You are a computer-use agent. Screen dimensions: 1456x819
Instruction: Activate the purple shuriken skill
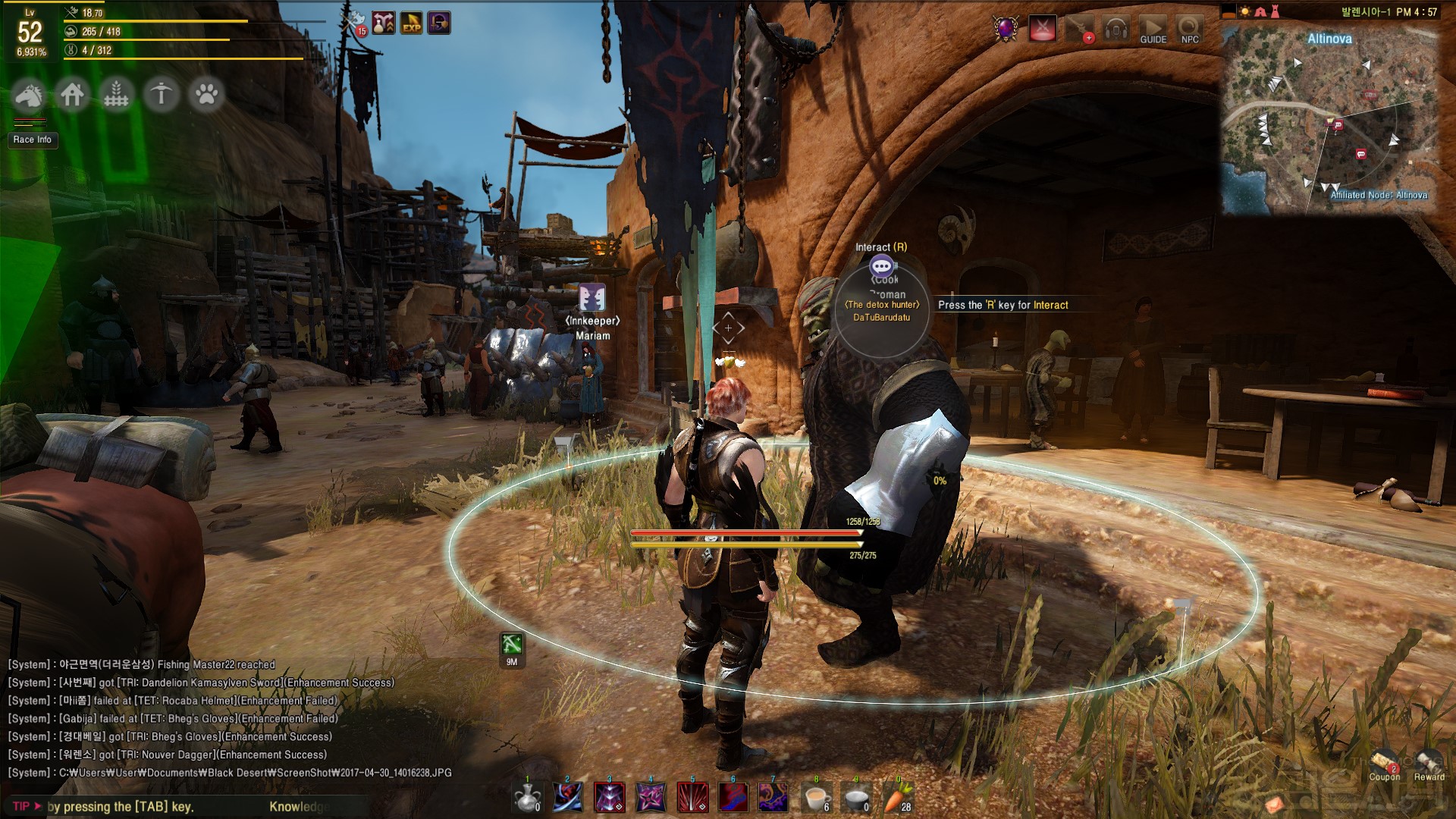[x=651, y=797]
